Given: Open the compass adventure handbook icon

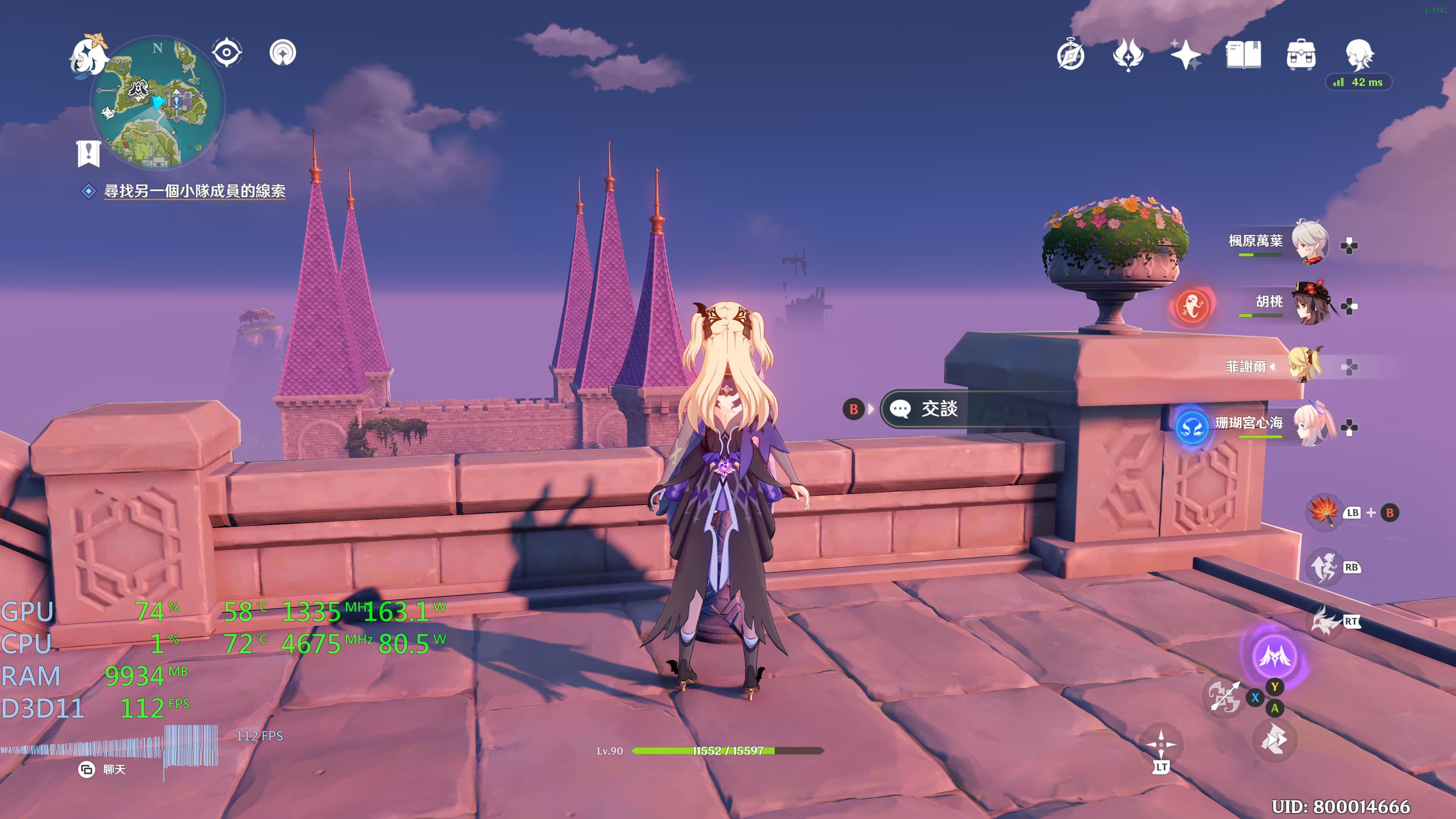Looking at the screenshot, I should [x=1070, y=55].
